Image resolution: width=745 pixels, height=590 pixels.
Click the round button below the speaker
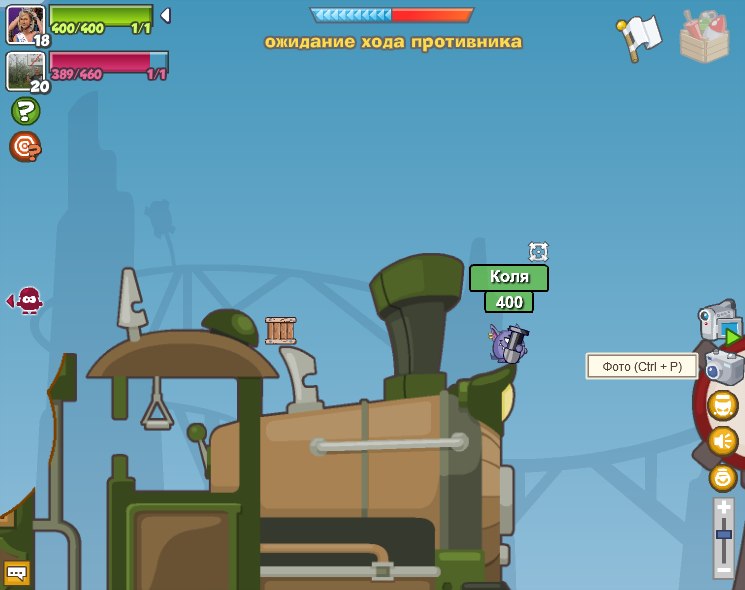click(722, 477)
